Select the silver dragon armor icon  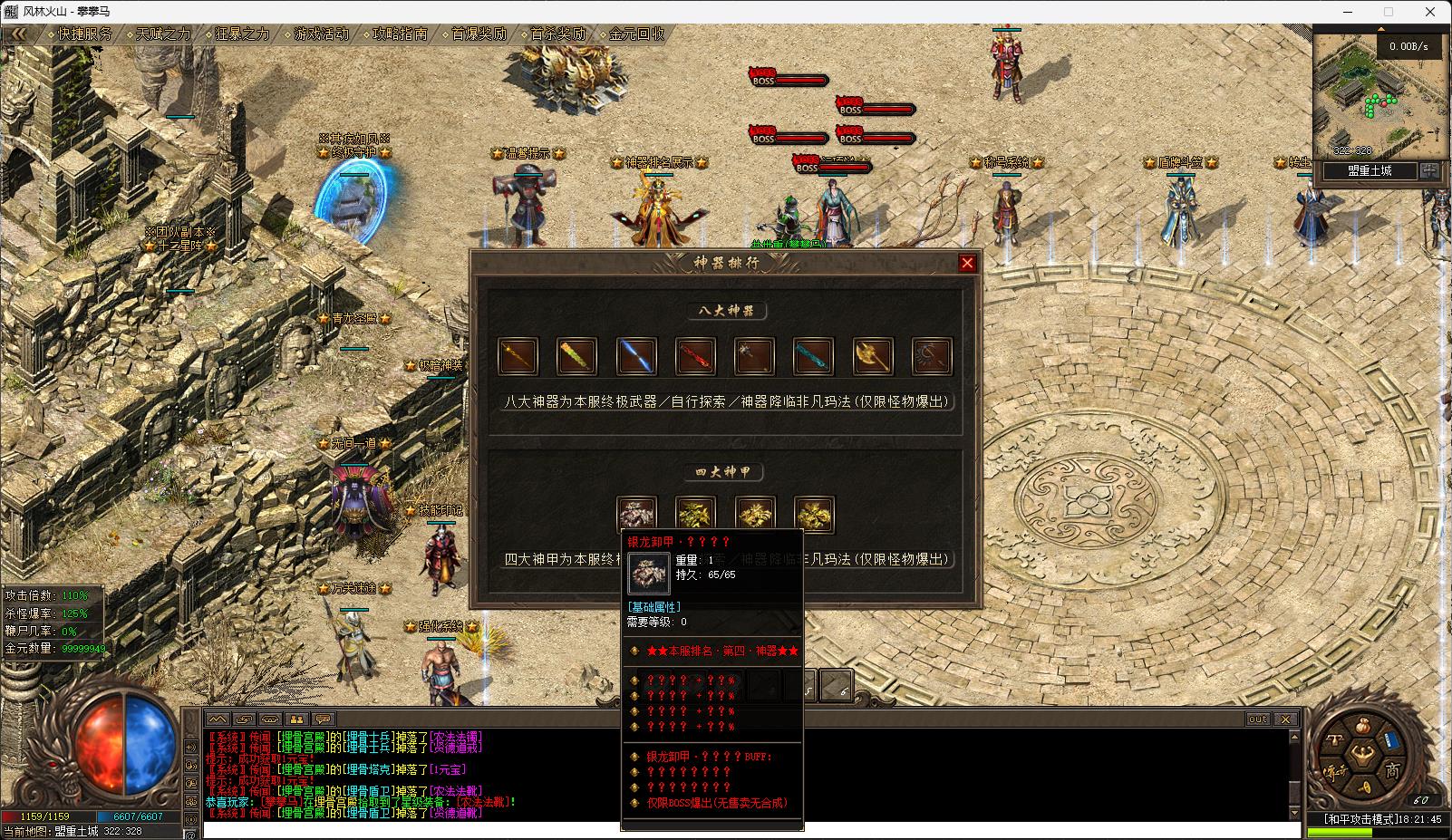coord(636,514)
